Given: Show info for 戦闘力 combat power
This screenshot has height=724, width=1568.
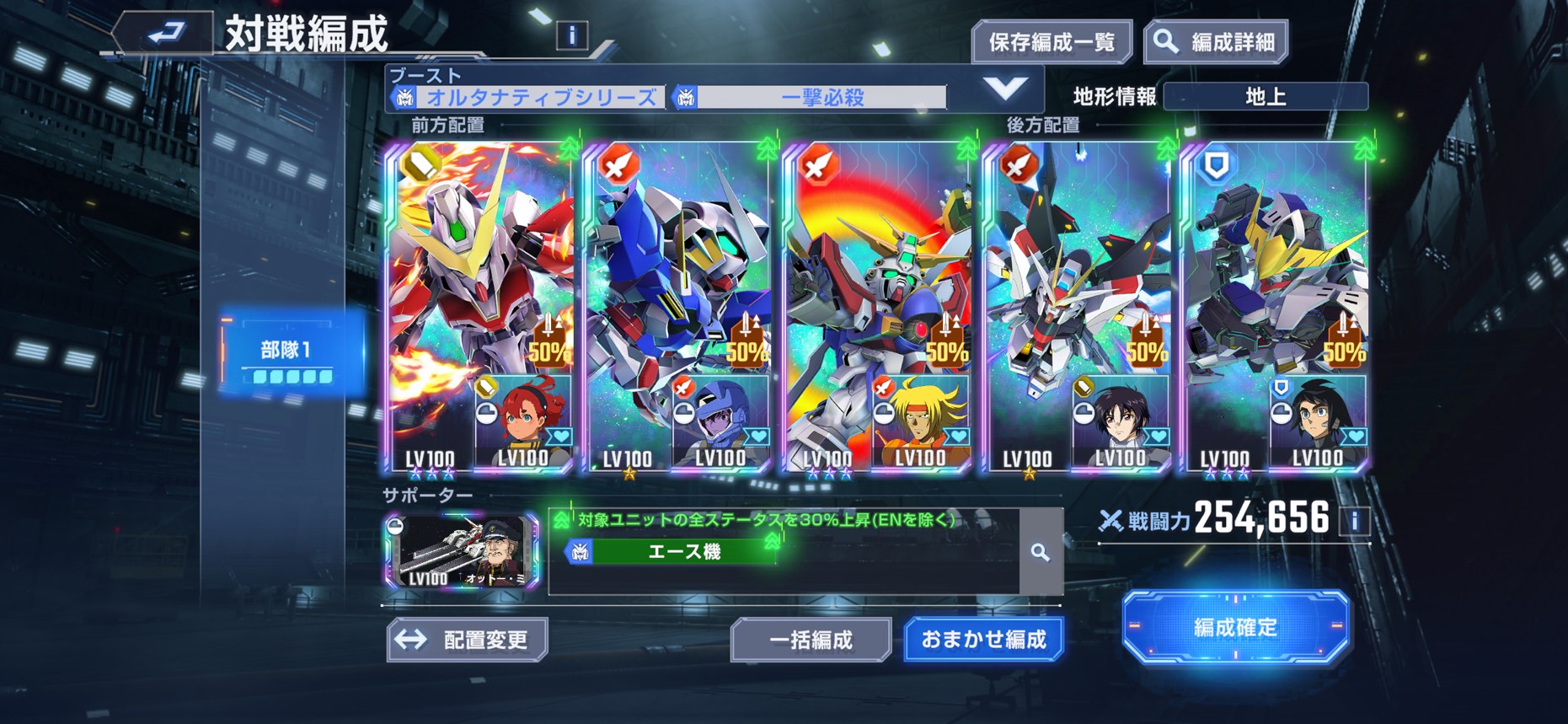Looking at the screenshot, I should tap(1355, 521).
